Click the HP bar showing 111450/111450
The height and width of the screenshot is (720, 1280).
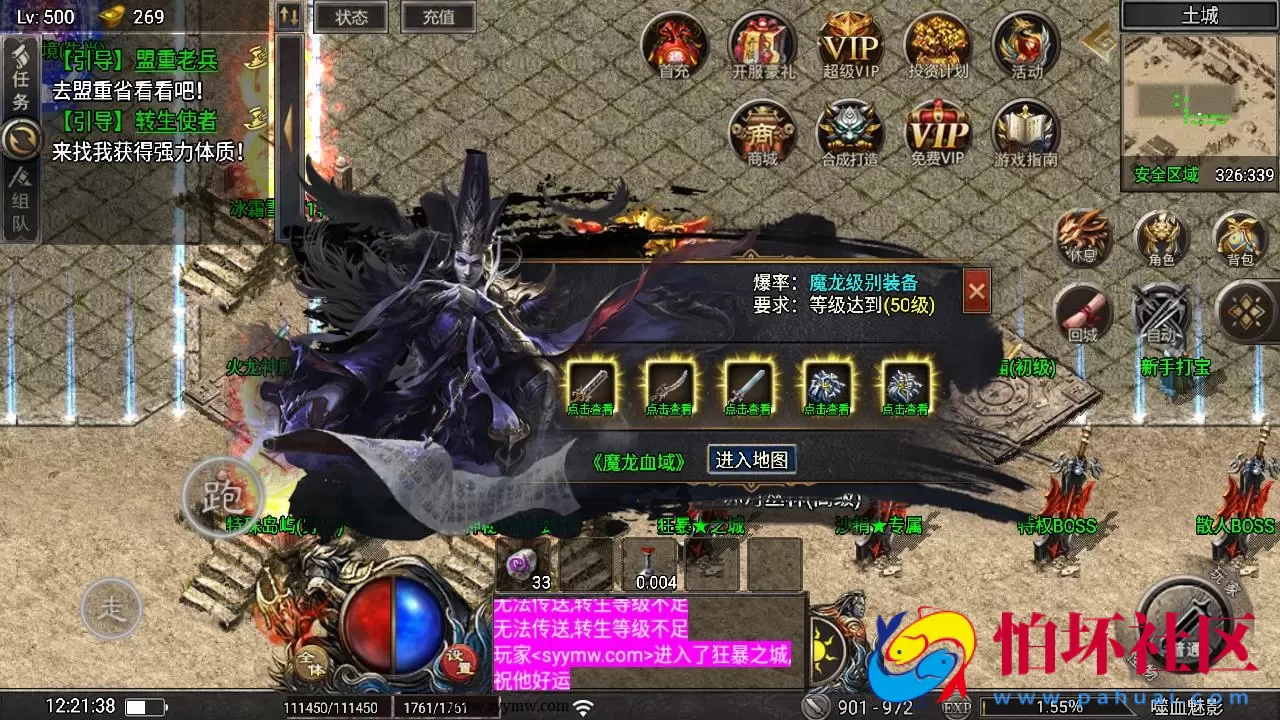330,706
